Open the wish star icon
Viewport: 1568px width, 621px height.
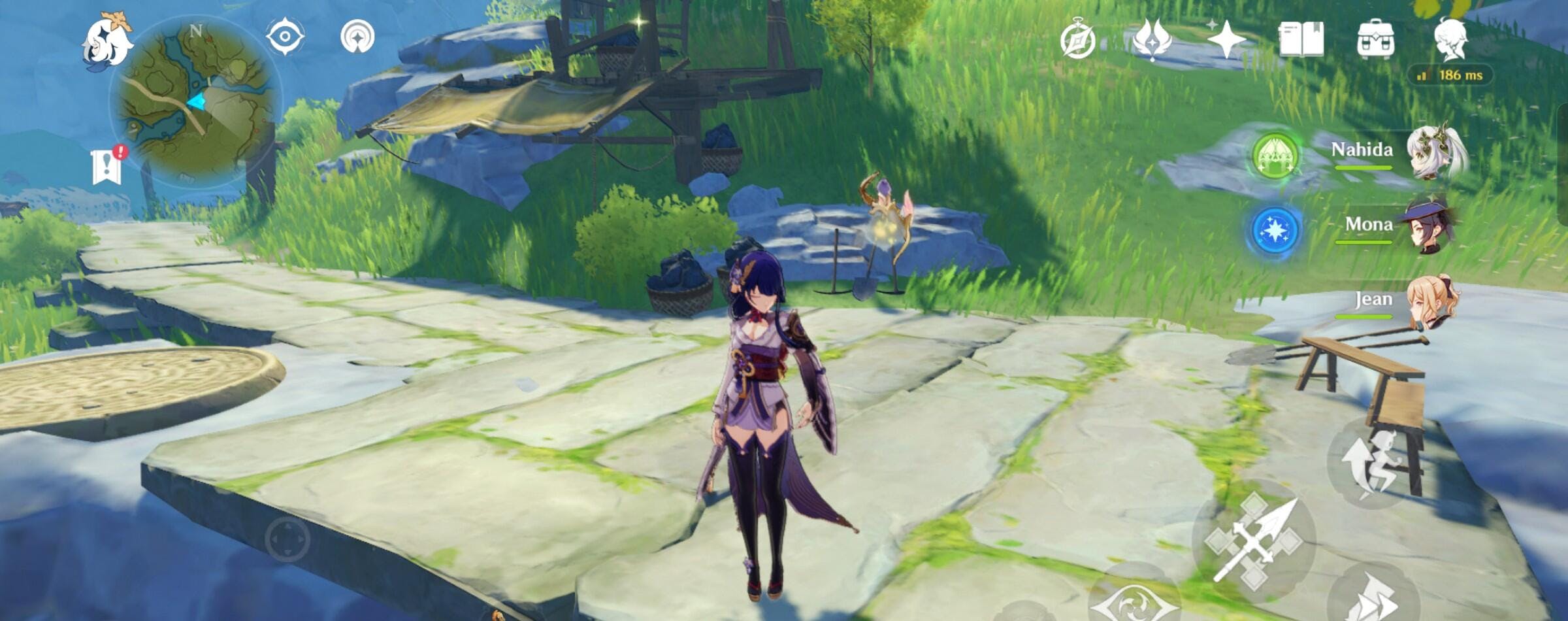click(1226, 39)
